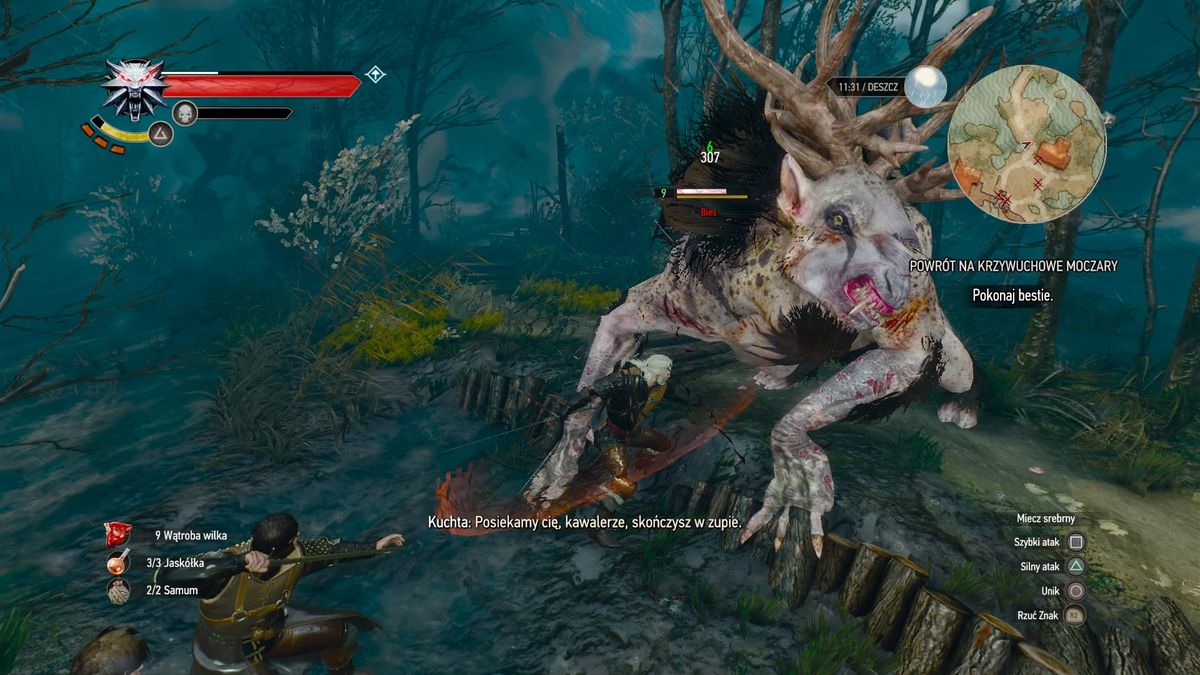This screenshot has width=1200, height=675.
Task: Click the moon weather icon by the clock
Action: point(925,86)
